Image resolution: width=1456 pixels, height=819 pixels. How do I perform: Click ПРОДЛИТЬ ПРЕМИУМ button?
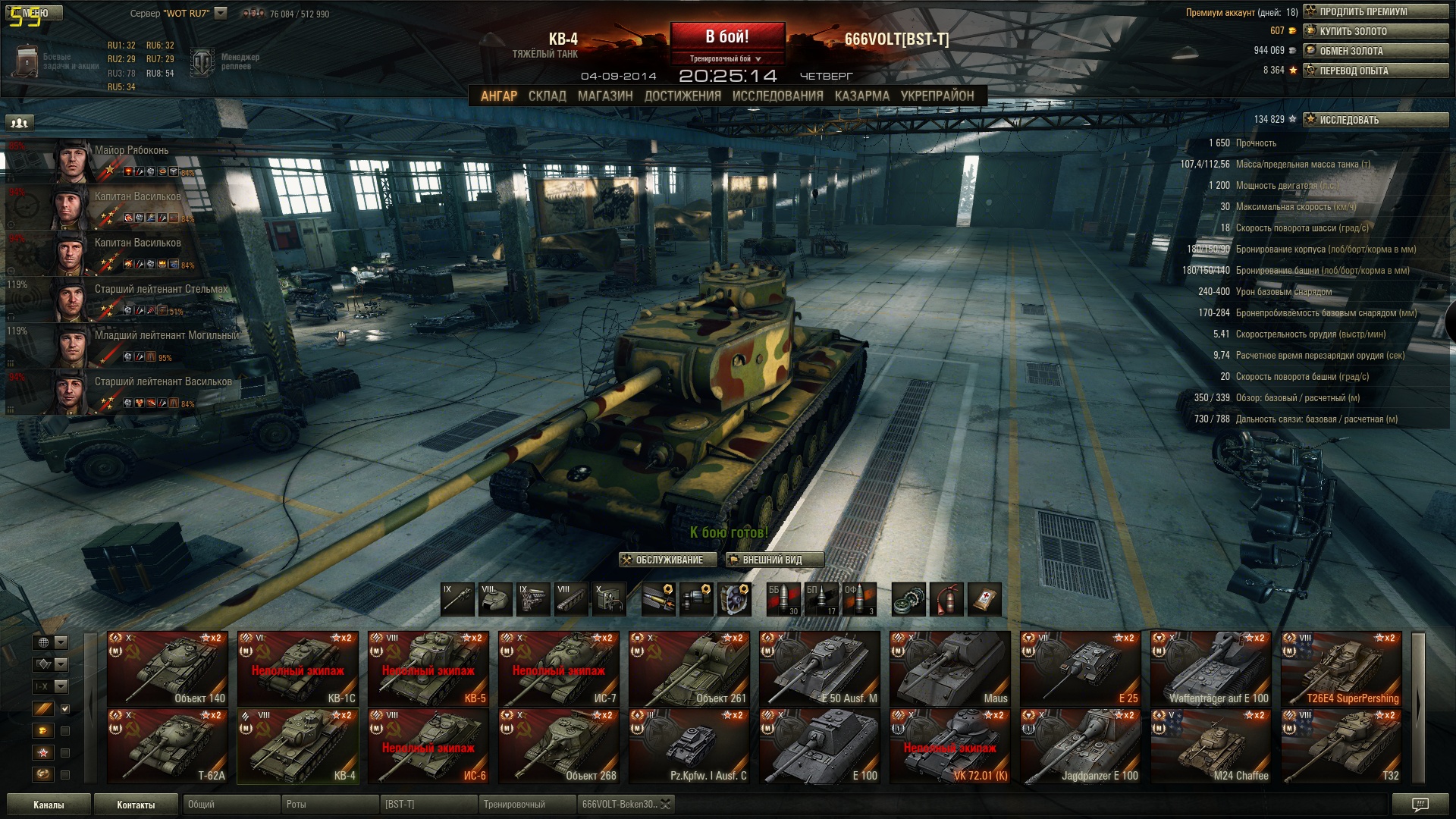tap(1376, 11)
